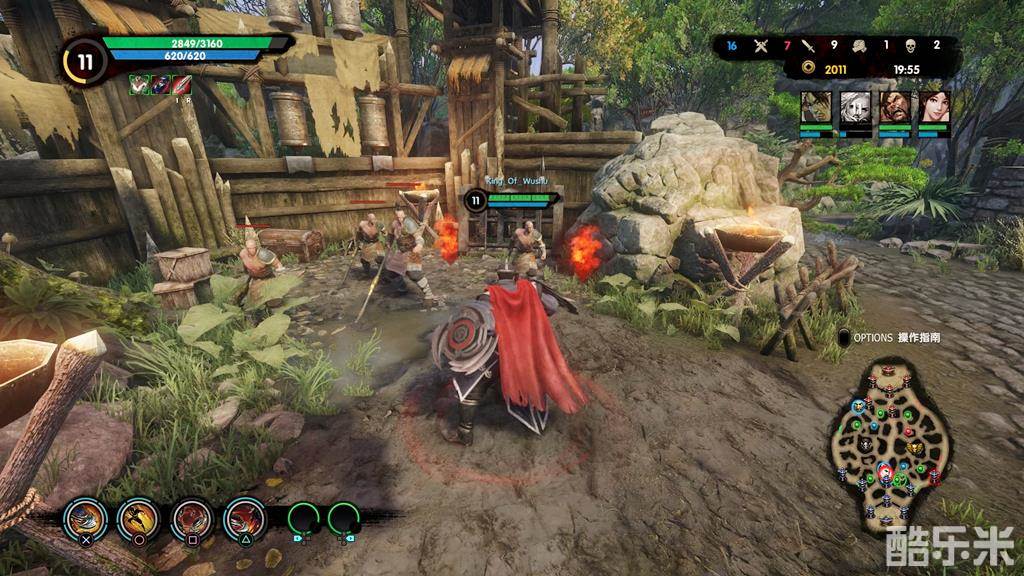Pick the dark-haired woman teammate portrait
1024x576 pixels.
click(x=934, y=108)
